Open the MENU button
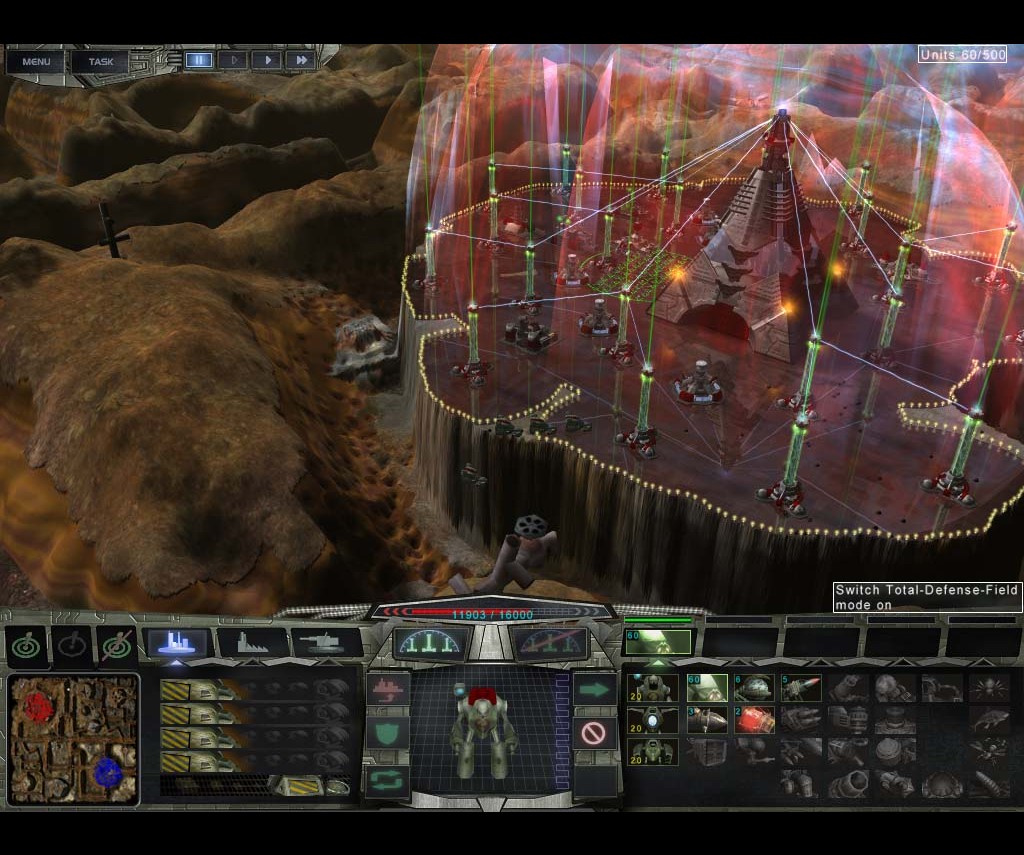This screenshot has height=855, width=1024. coord(36,61)
